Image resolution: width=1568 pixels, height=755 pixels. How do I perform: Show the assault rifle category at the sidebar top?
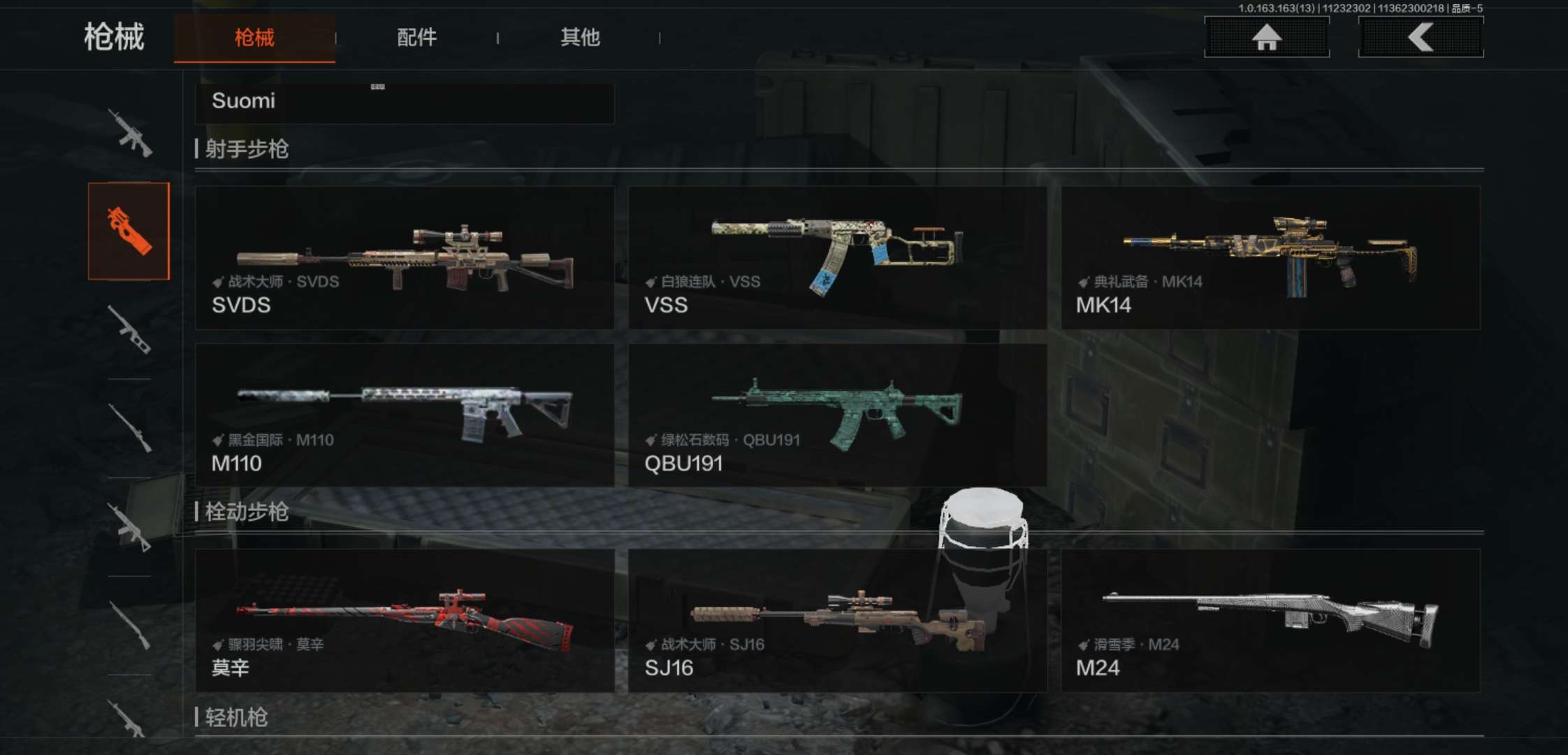(x=130, y=133)
